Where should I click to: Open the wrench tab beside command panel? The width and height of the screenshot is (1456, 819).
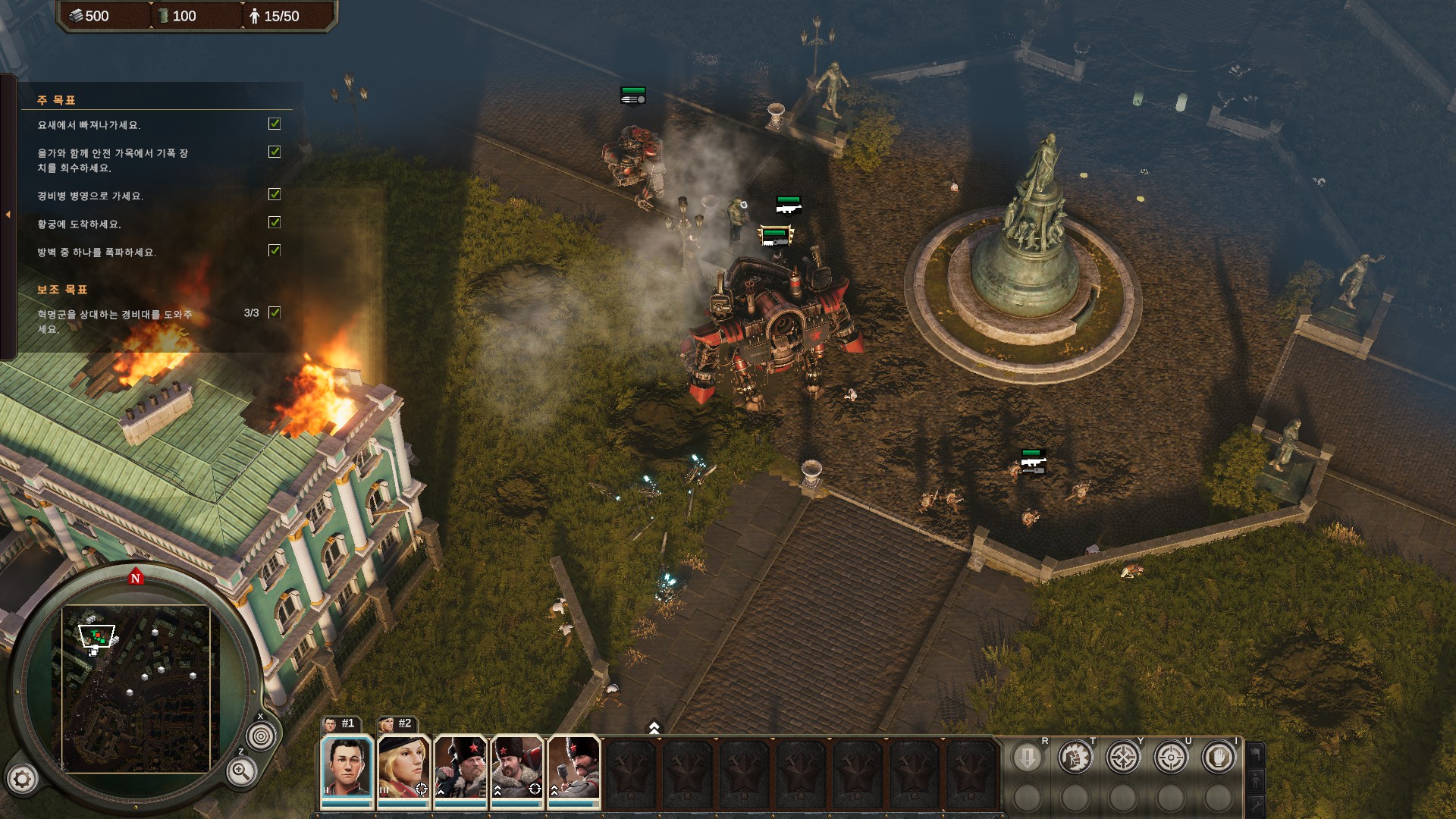point(1256,805)
